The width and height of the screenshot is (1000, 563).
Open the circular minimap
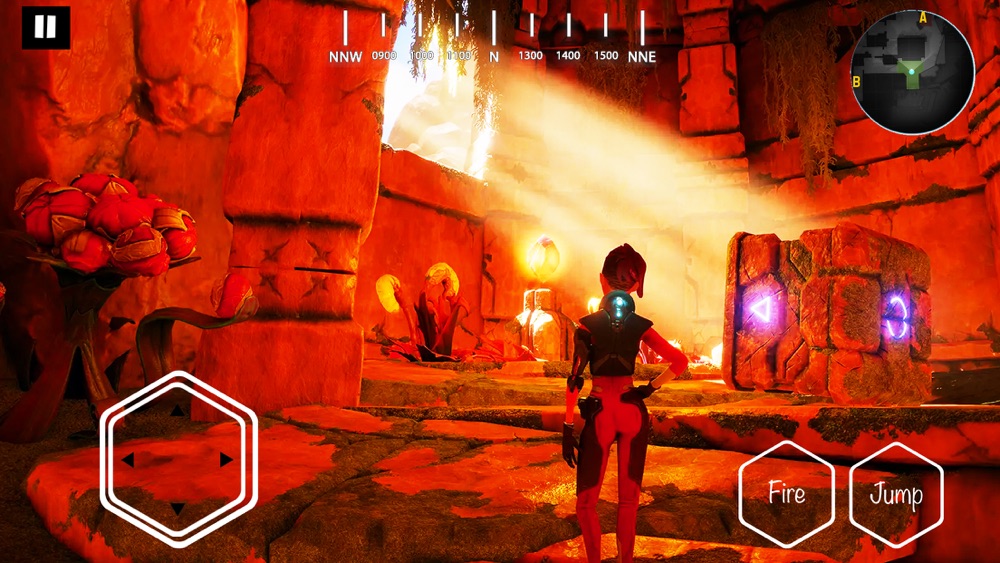point(911,72)
